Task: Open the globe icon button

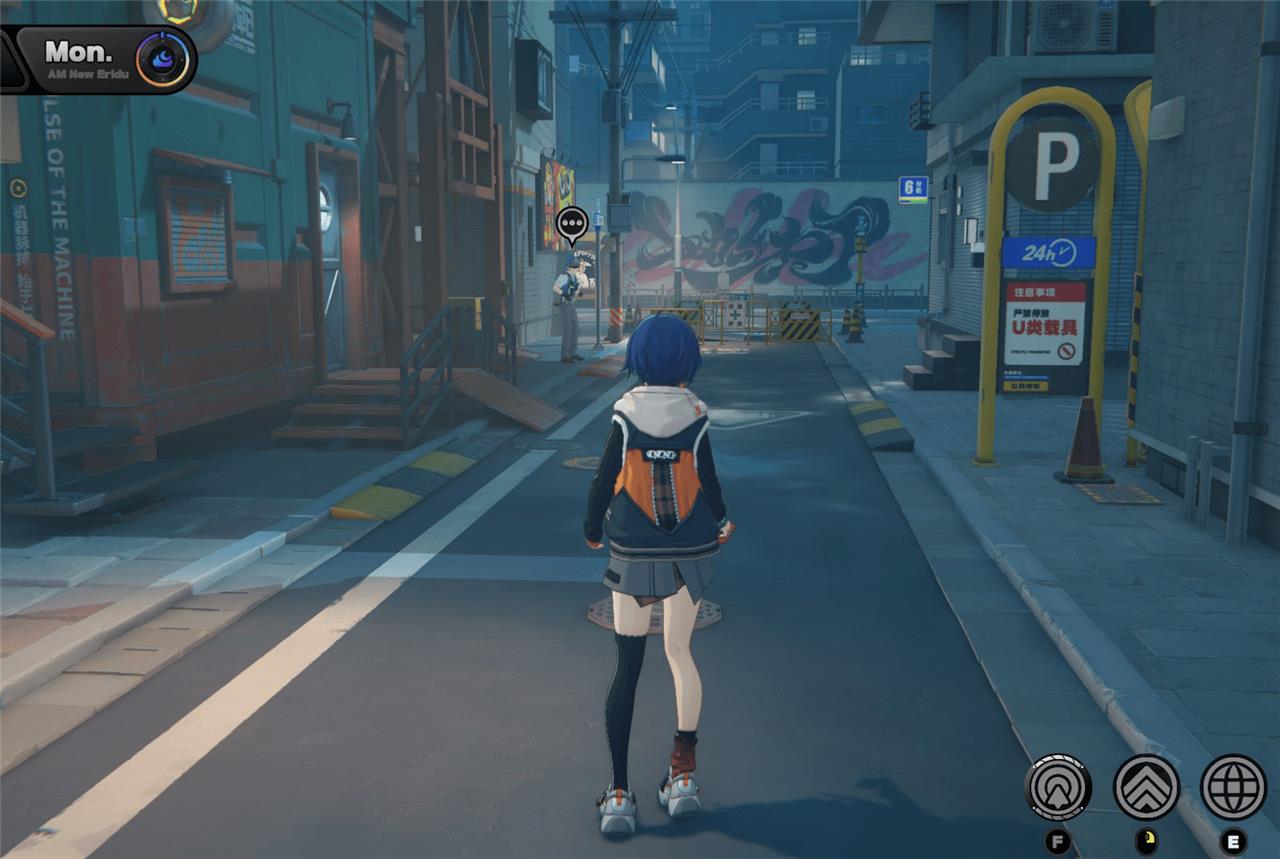Action: click(x=1233, y=787)
